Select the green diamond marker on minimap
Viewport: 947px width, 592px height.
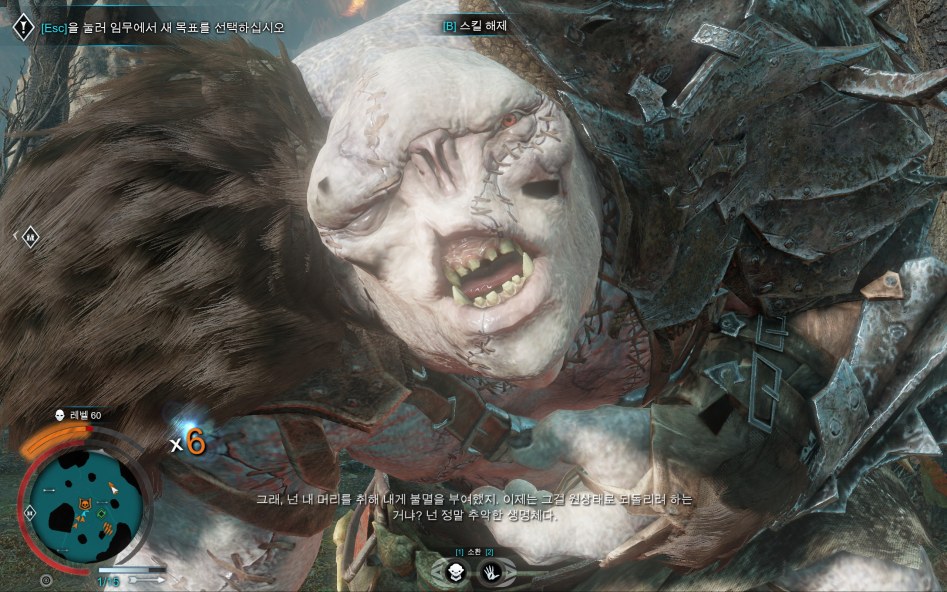click(100, 515)
